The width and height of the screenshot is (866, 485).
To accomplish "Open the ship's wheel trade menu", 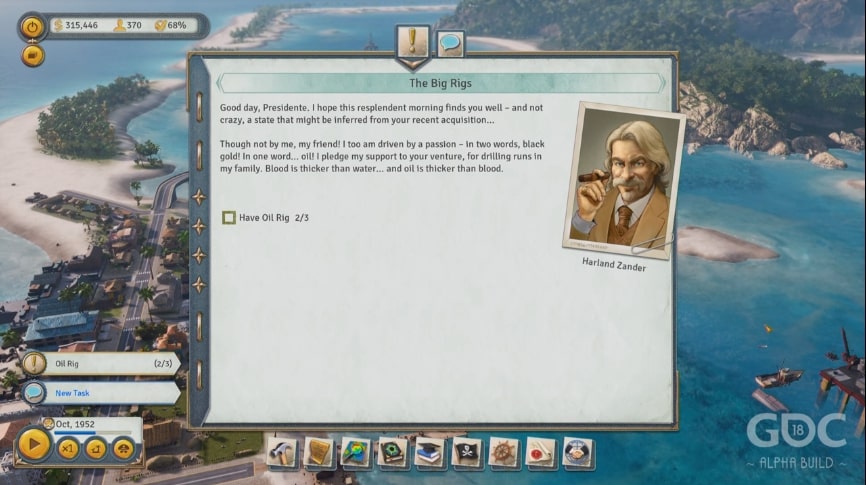I will point(504,452).
